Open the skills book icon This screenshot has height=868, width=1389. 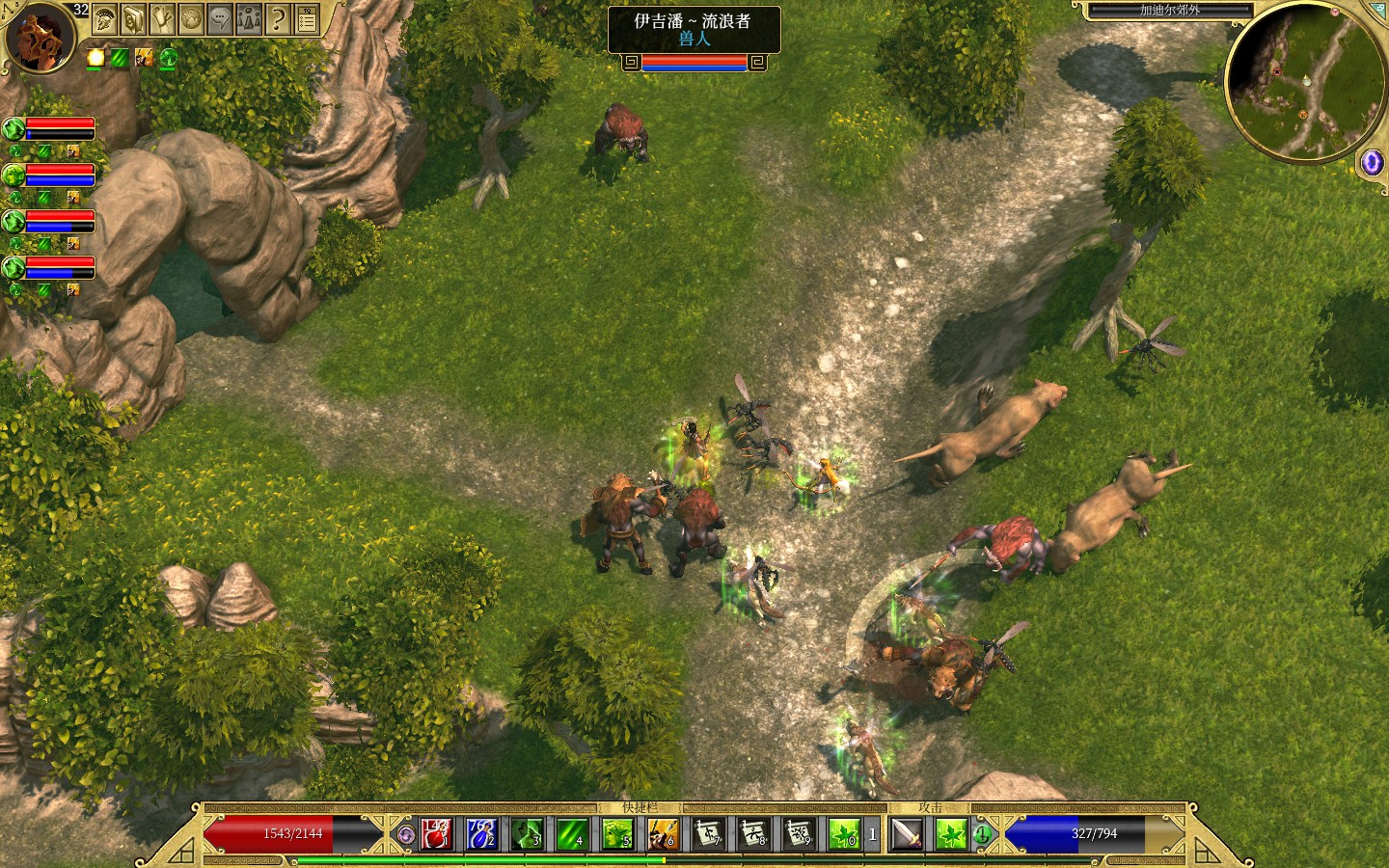(x=133, y=18)
